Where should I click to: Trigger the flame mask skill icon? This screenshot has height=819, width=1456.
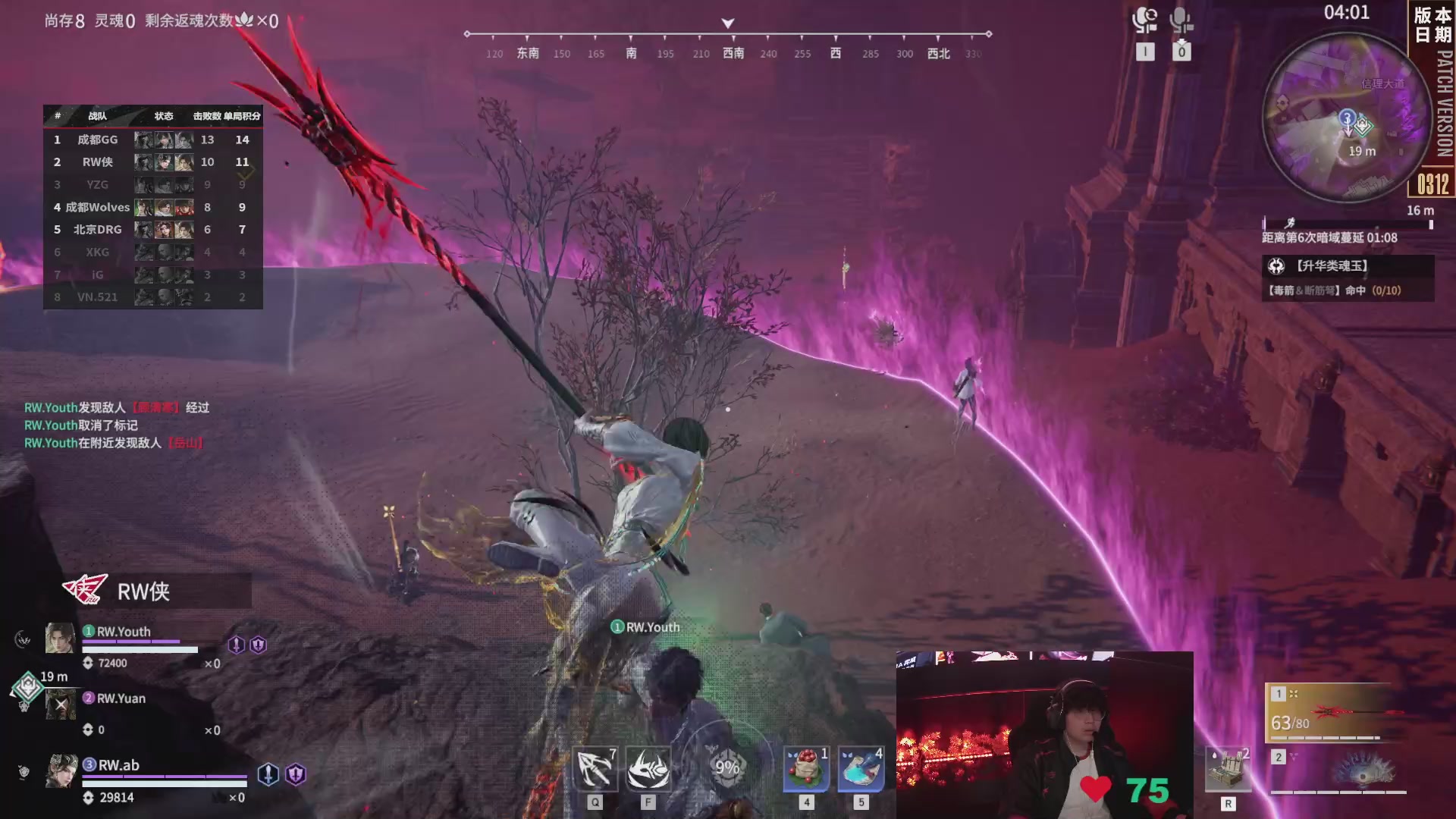click(x=648, y=768)
